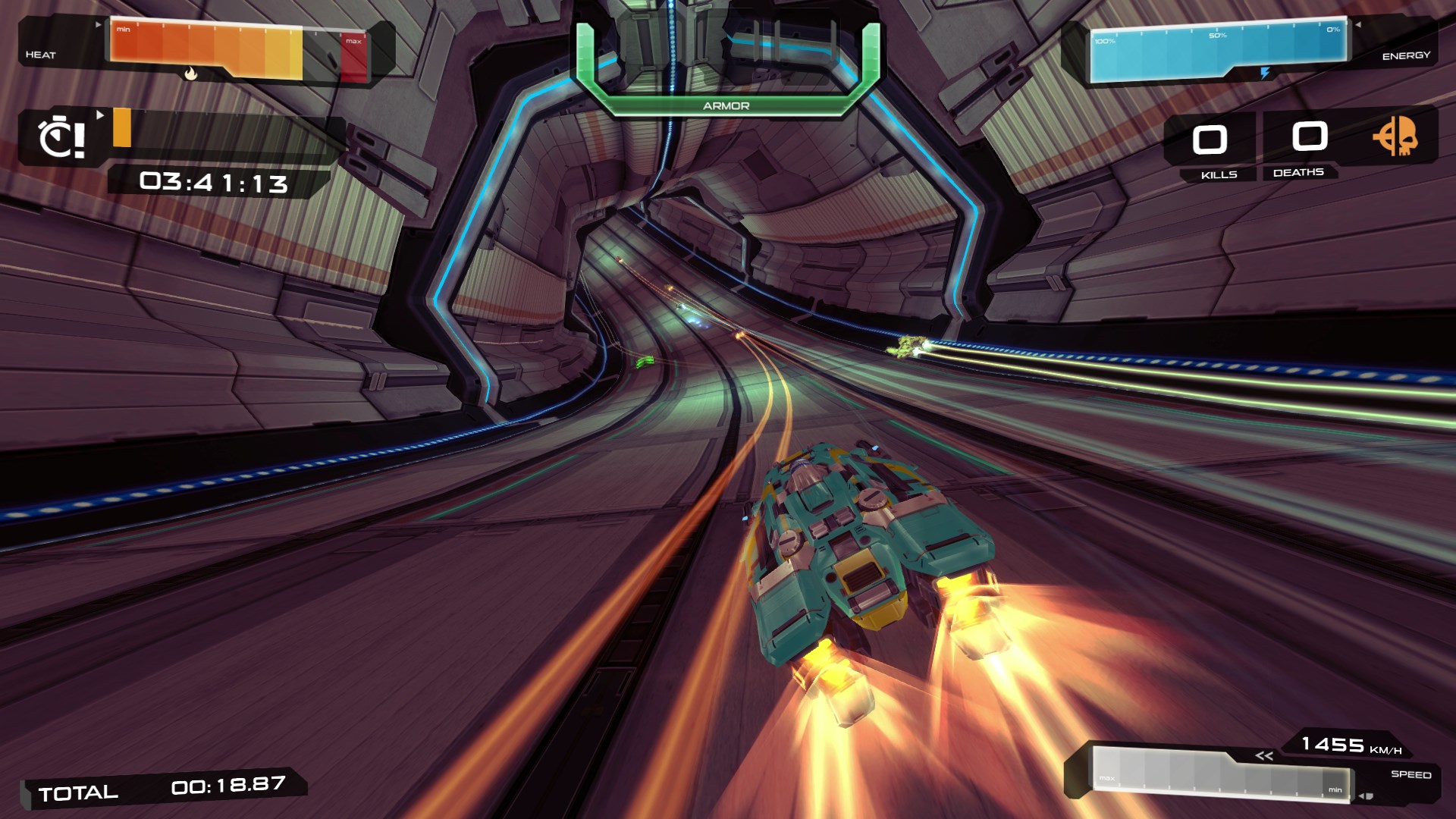
Task: Toggle the arrow marker beside the HEAT bar
Action: coord(99,24)
